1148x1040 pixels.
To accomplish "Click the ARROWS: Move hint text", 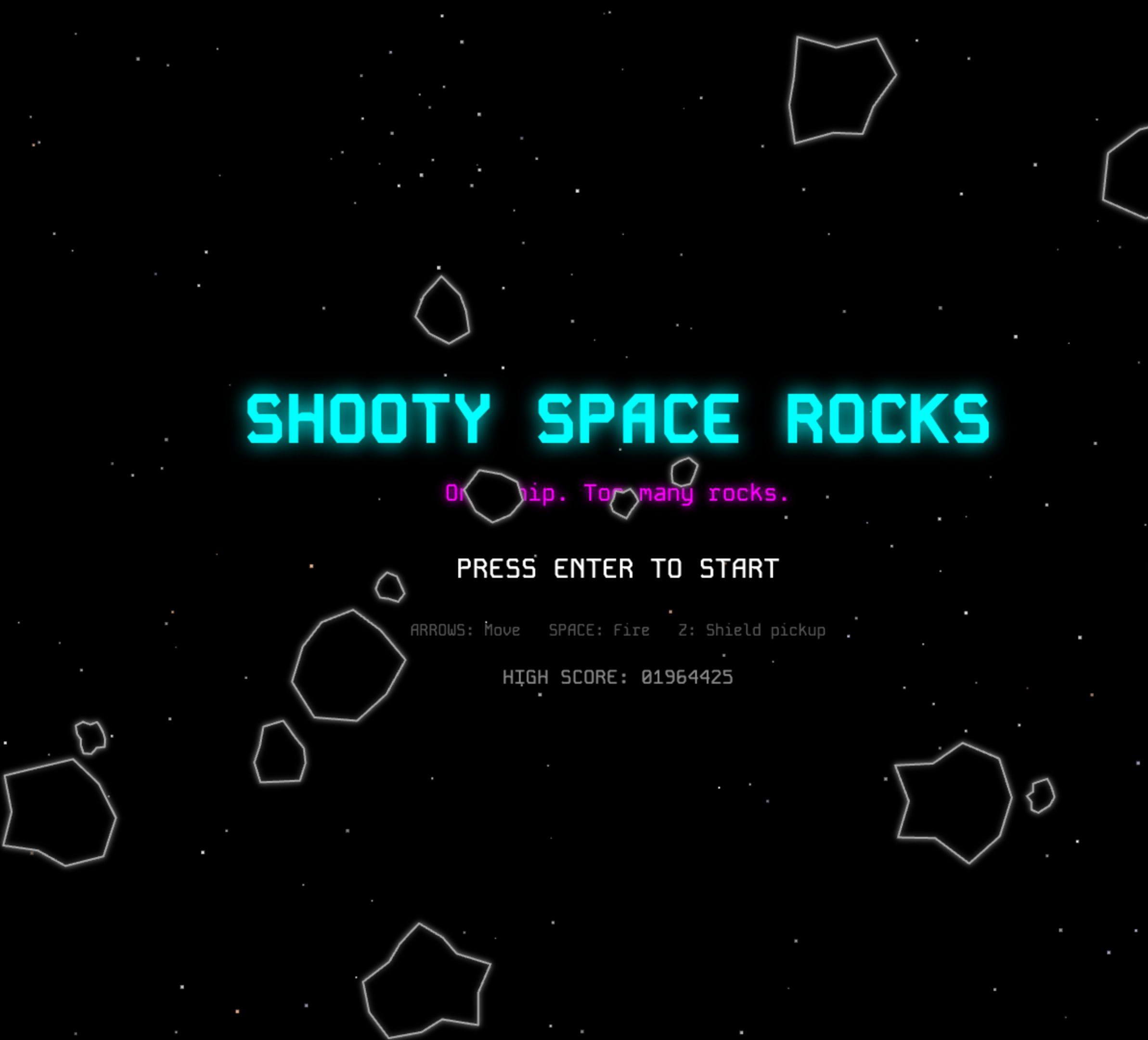I will [x=465, y=630].
